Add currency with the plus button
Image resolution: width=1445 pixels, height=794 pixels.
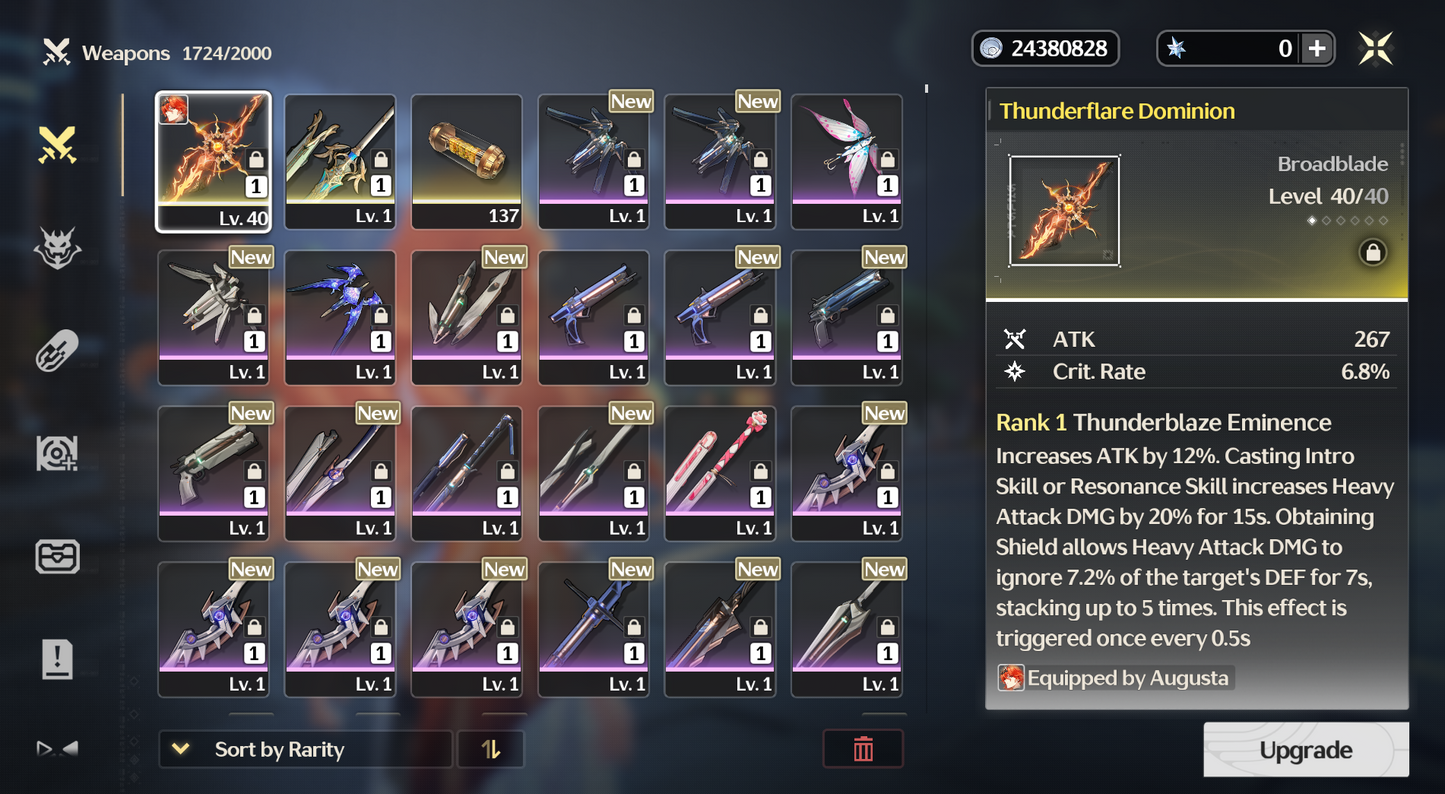(1317, 49)
